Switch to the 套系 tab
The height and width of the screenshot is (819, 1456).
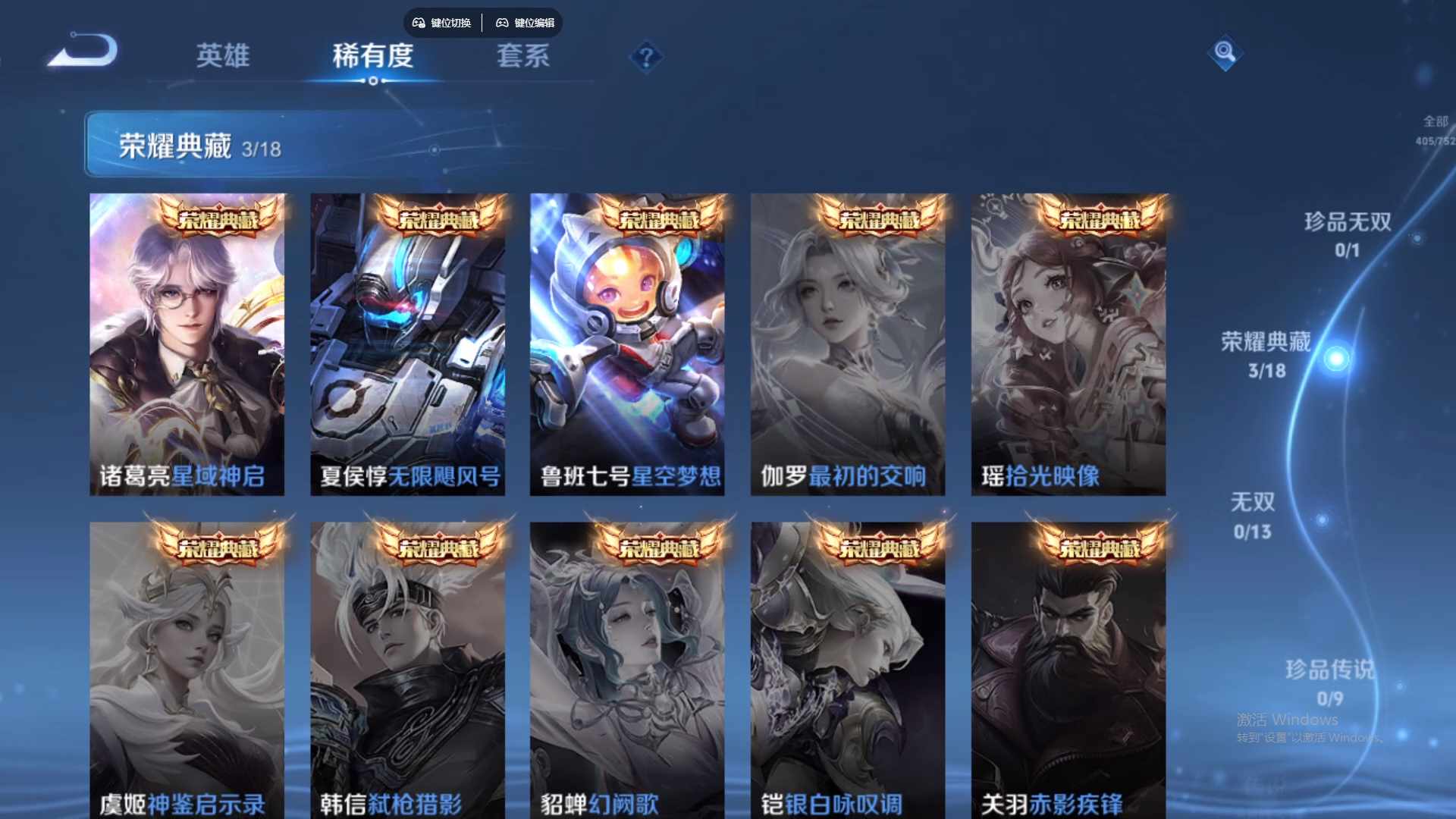coord(523,57)
